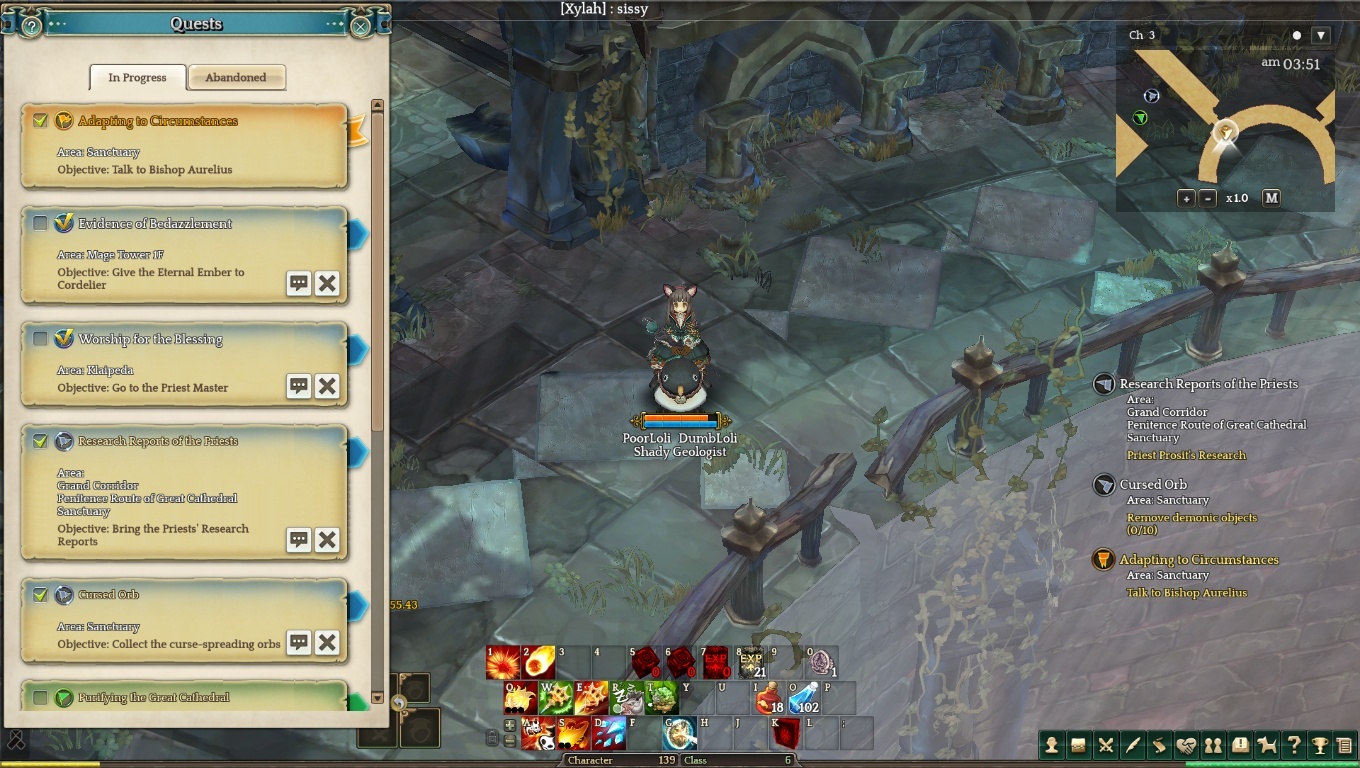1360x768 pixels.
Task: Open the full map with M button
Action: pos(1271,198)
